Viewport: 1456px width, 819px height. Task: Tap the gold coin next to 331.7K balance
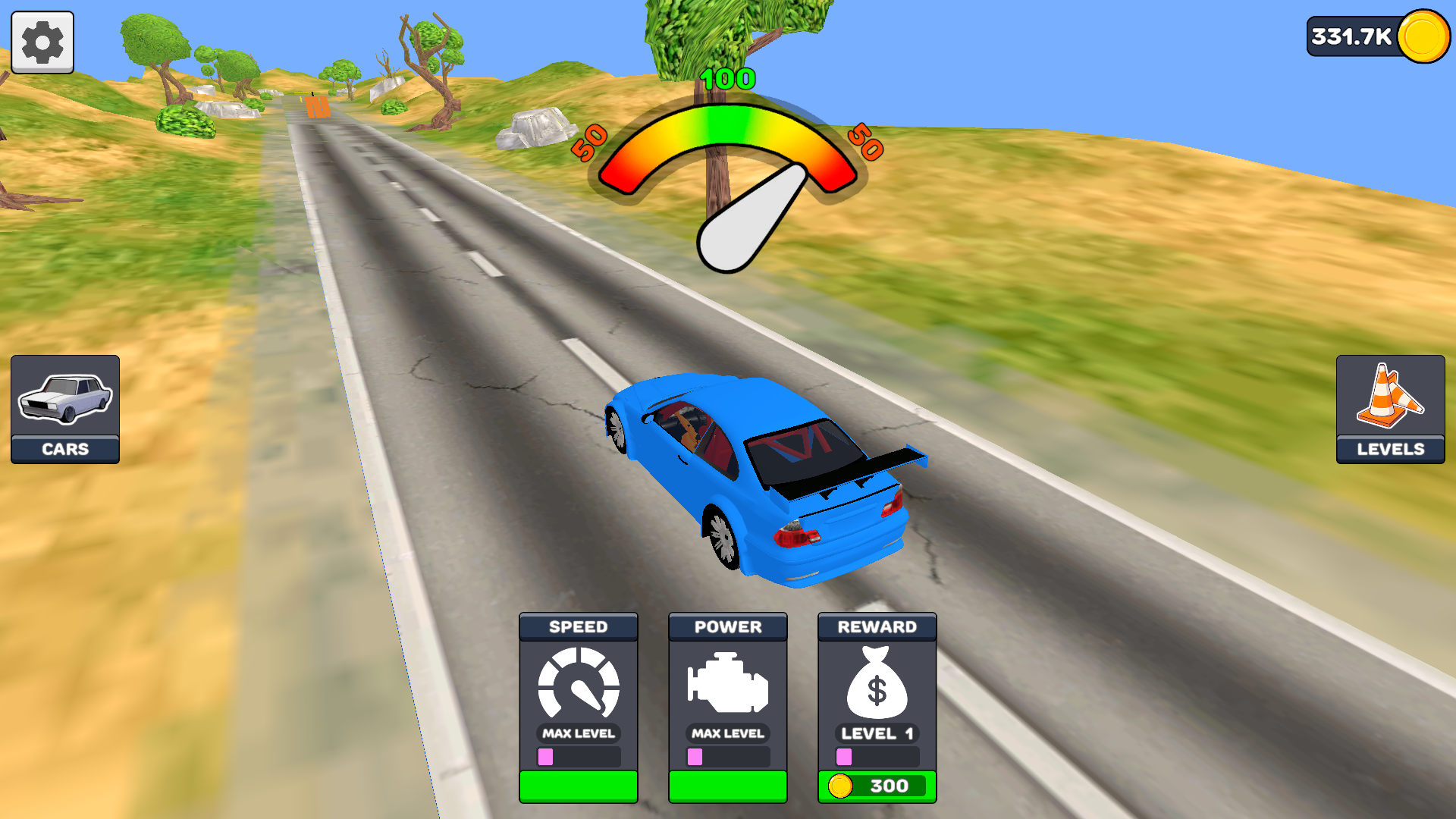point(1424,34)
